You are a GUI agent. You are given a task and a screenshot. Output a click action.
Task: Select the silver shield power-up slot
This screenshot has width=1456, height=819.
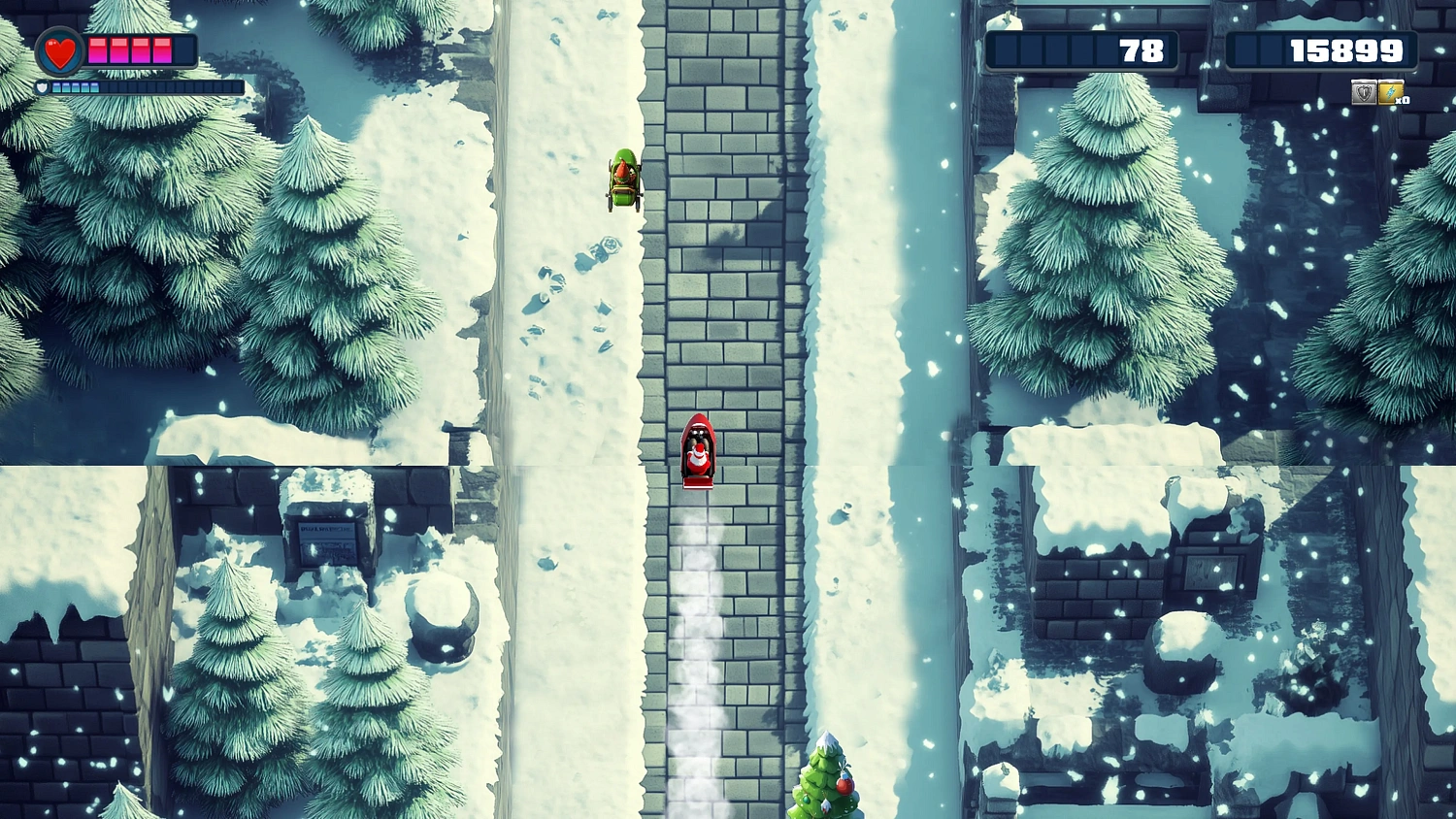click(x=1363, y=93)
